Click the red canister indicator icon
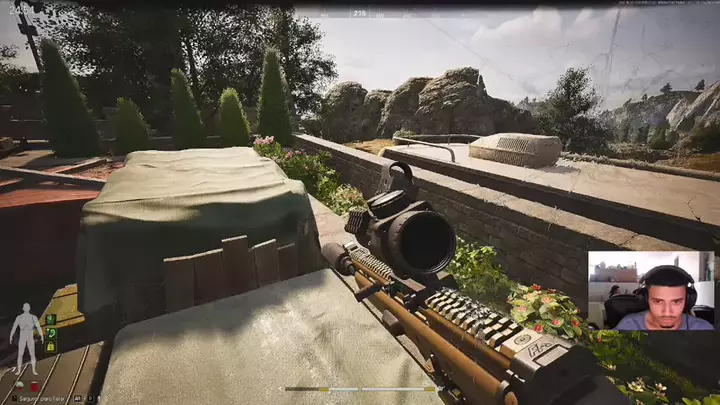The image size is (720, 405). click(33, 386)
